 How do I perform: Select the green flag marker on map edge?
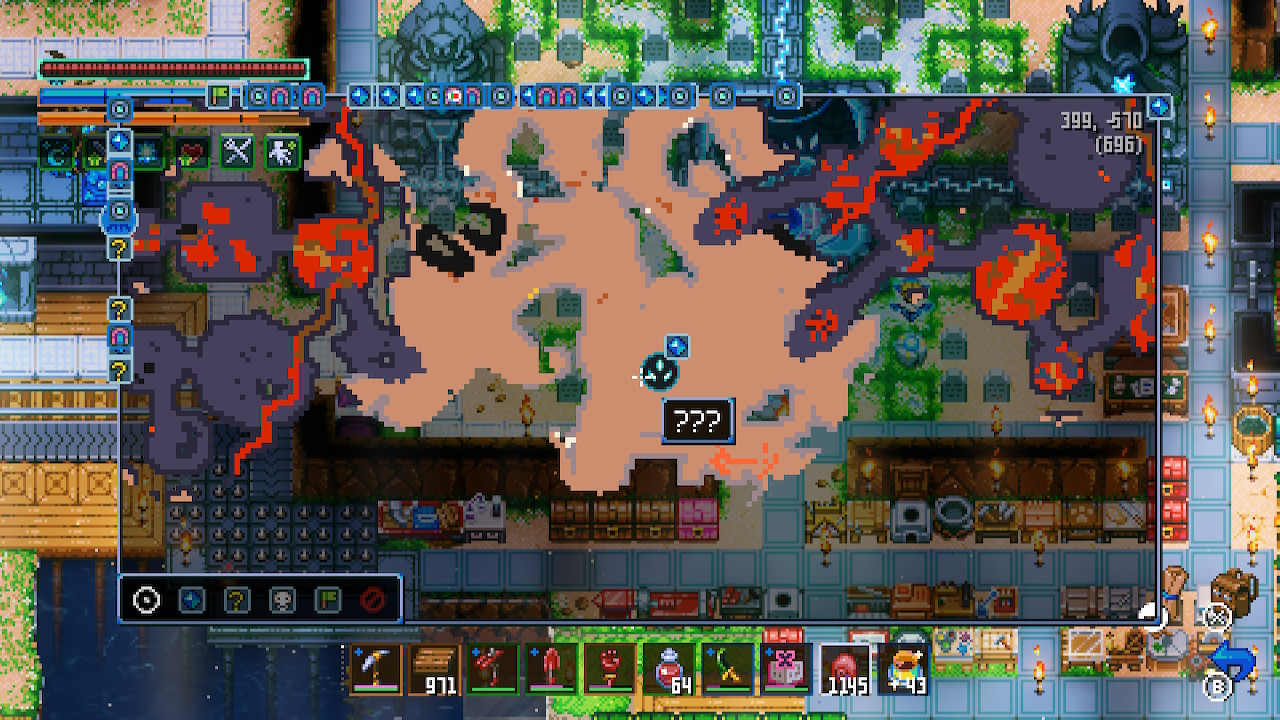pos(219,96)
